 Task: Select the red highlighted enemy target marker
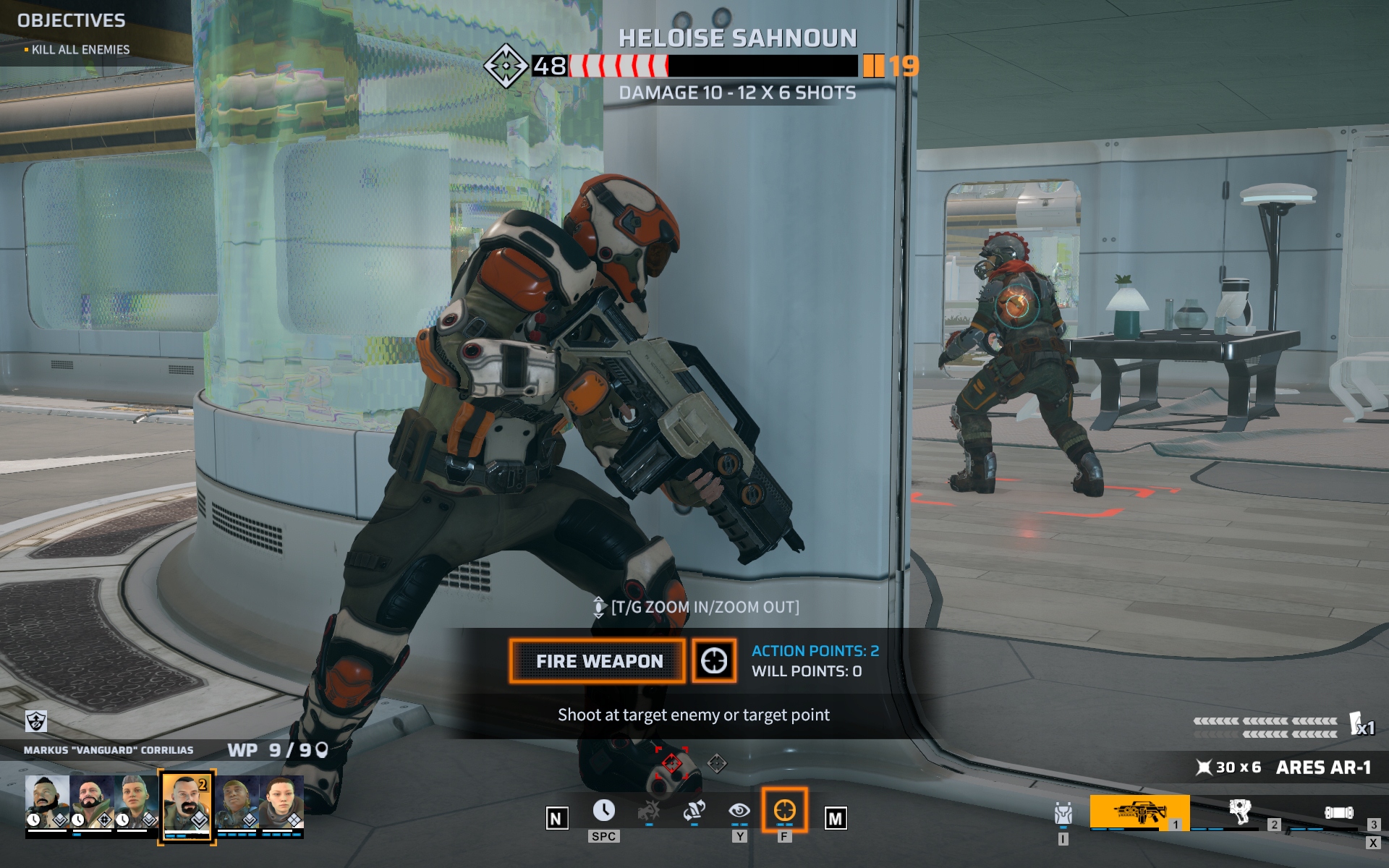point(671,763)
